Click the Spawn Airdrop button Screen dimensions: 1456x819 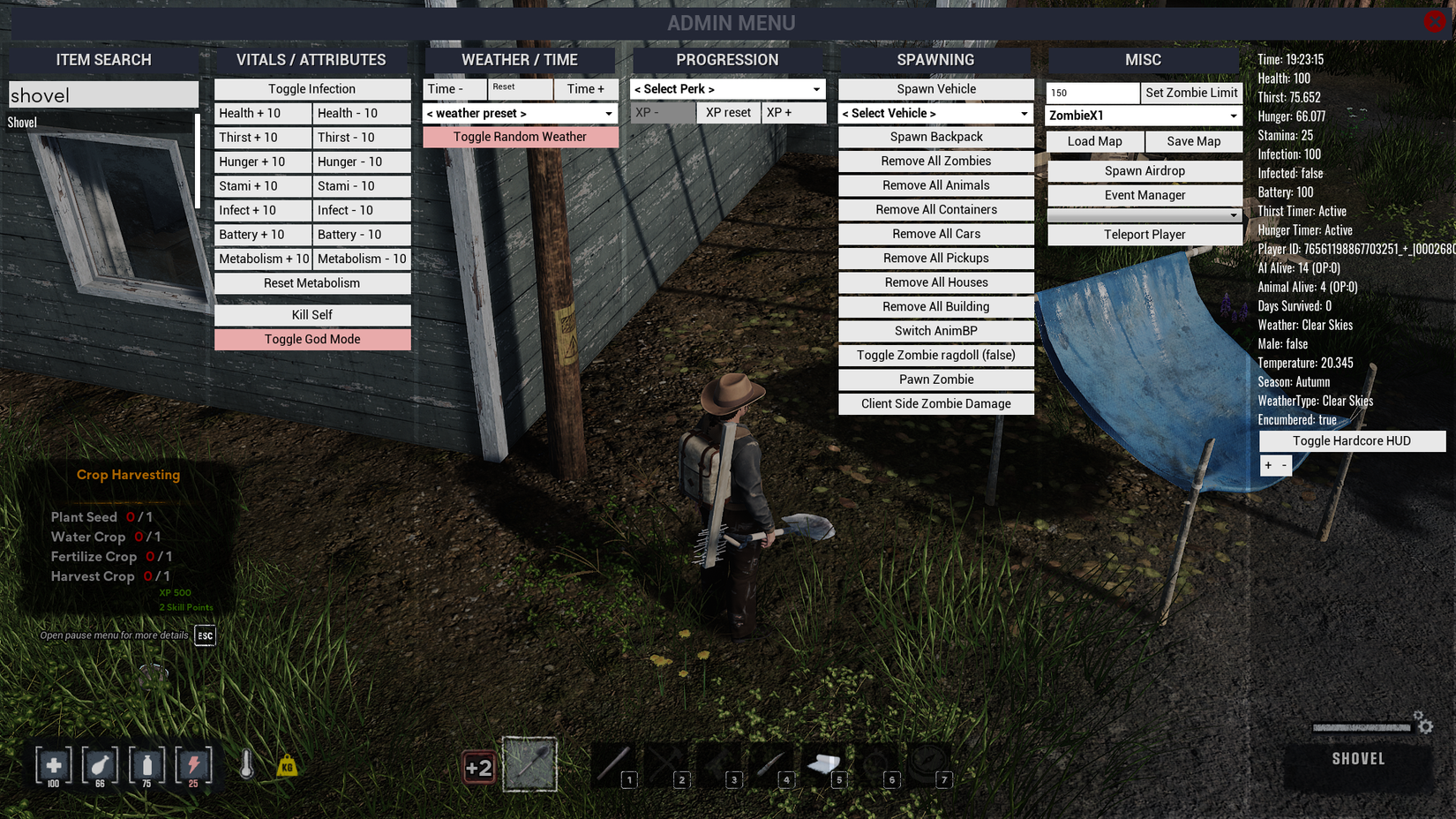coord(1145,170)
